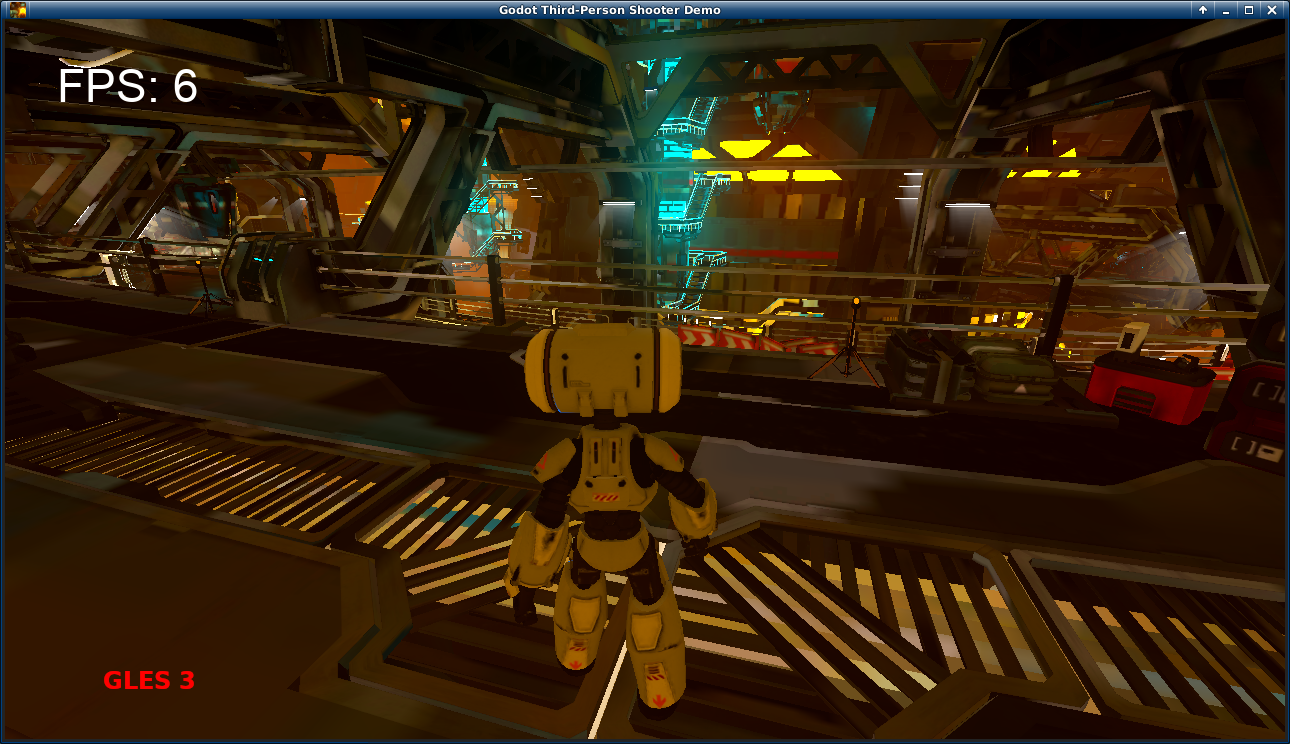Screen dimensions: 1290x744
Task: Click the robot character's head
Action: 600,370
